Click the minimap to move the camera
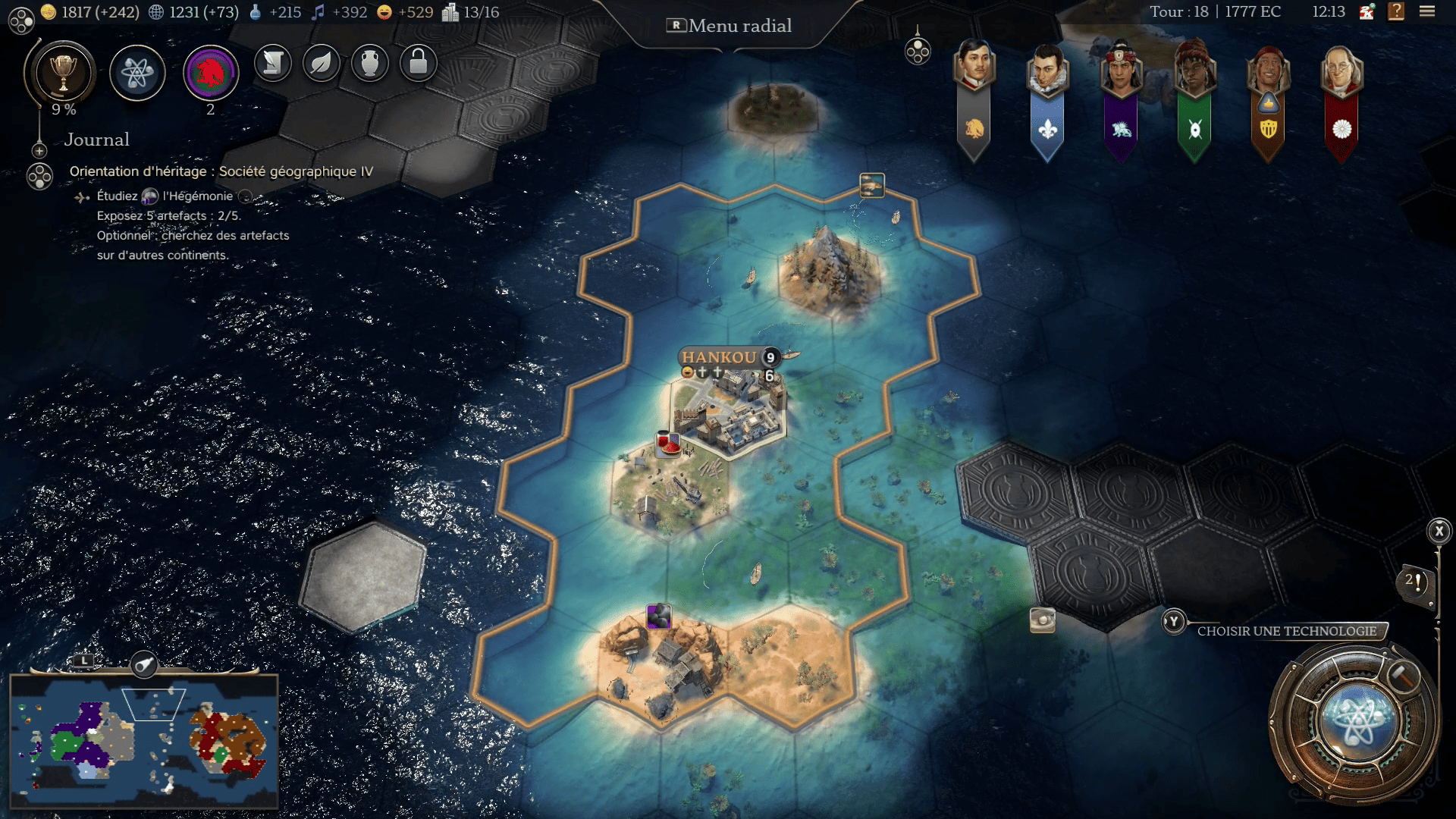The height and width of the screenshot is (819, 1456). [144, 741]
